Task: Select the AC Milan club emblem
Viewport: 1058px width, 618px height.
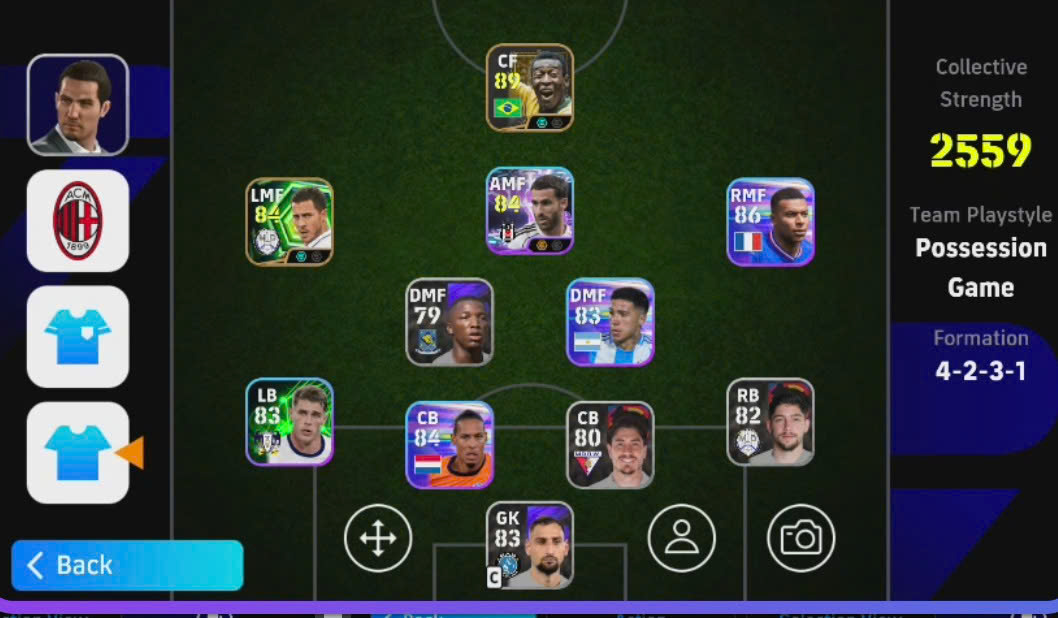Action: point(78,221)
